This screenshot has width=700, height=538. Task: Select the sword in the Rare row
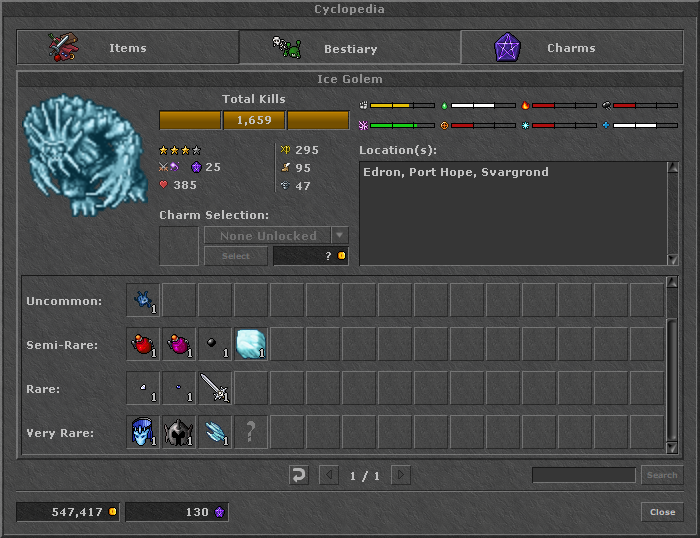click(x=215, y=388)
